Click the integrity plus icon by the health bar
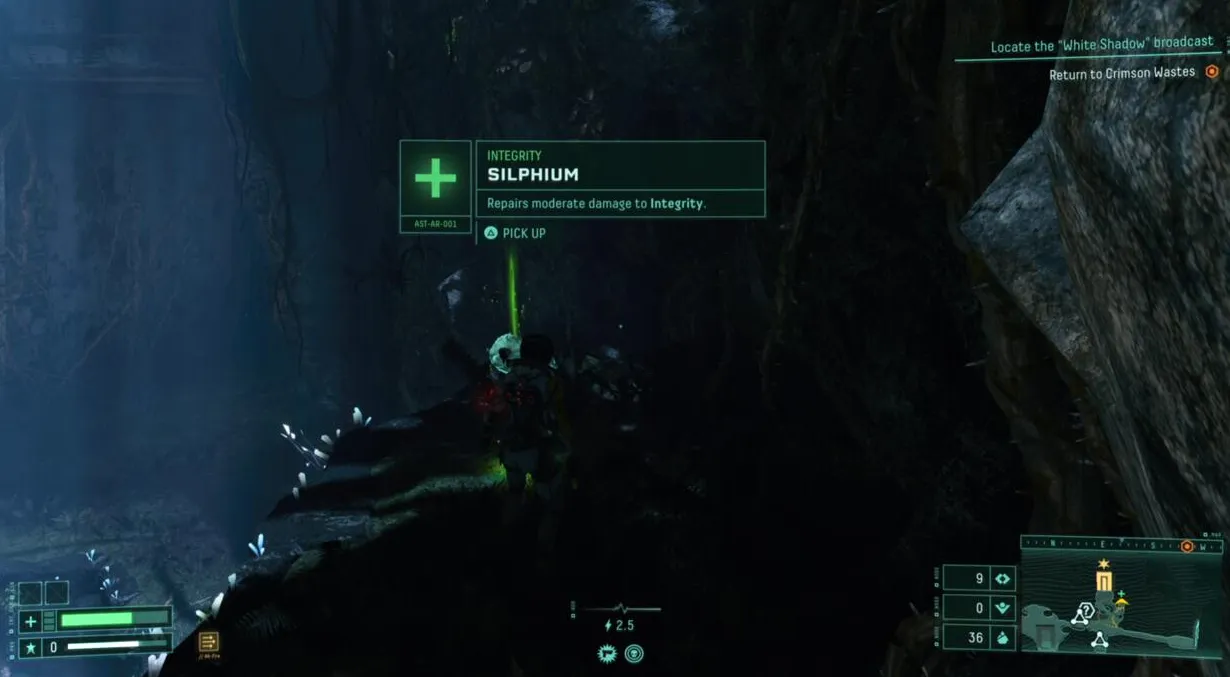This screenshot has height=677, width=1230. [x=30, y=620]
